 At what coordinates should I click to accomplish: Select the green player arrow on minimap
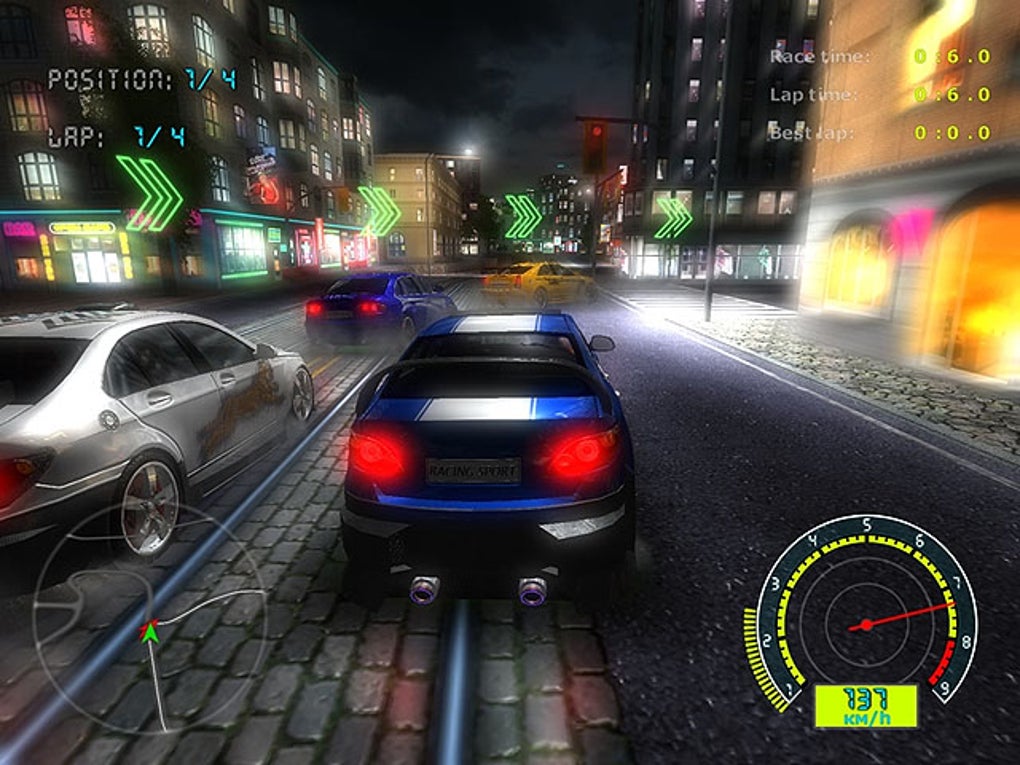click(x=150, y=631)
